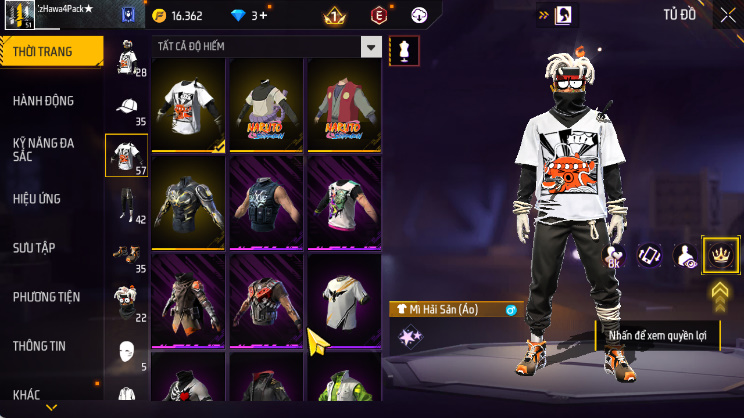This screenshot has width=744, height=418.
Task: Open the face mask subcategory
Action: coord(126,352)
